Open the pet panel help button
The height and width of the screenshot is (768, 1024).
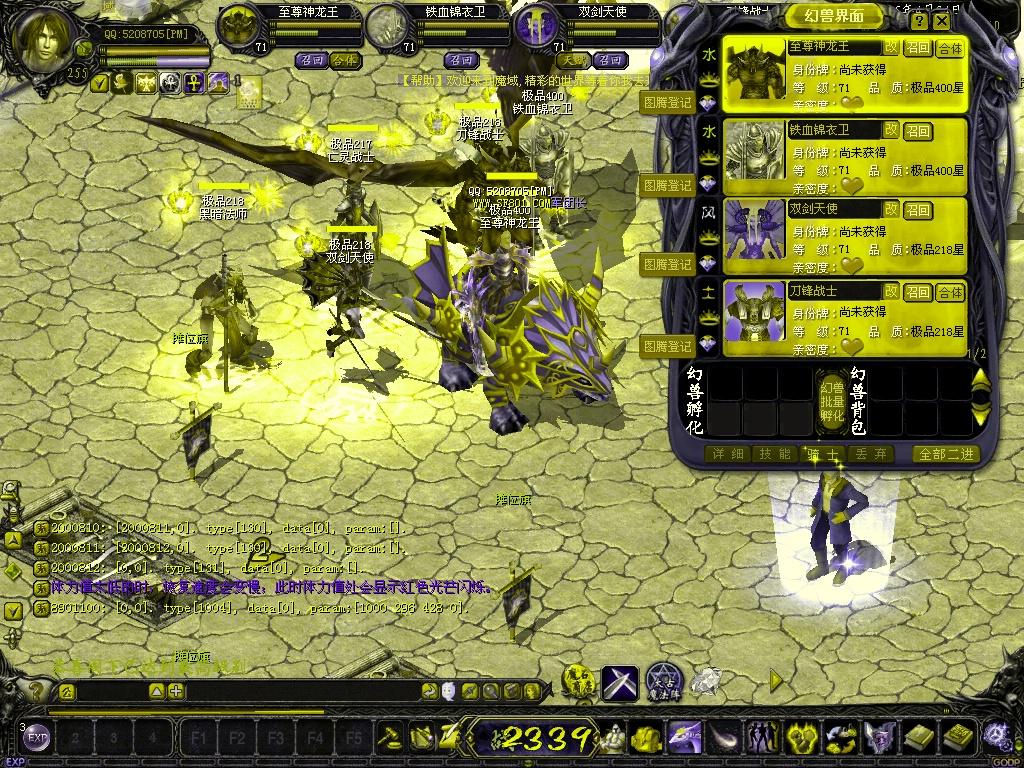(919, 20)
